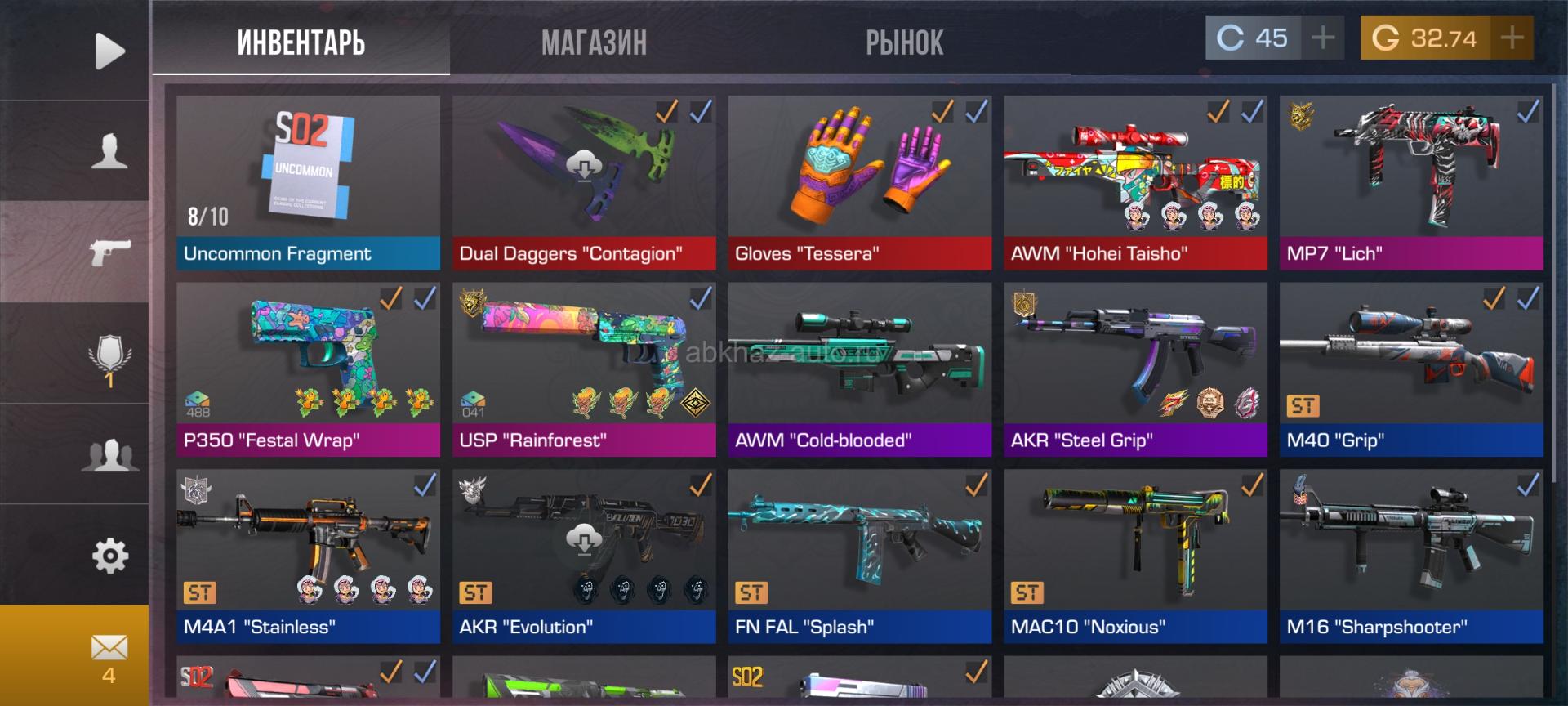The image size is (1568, 706).
Task: Open the rank shield icon
Action: 109,356
